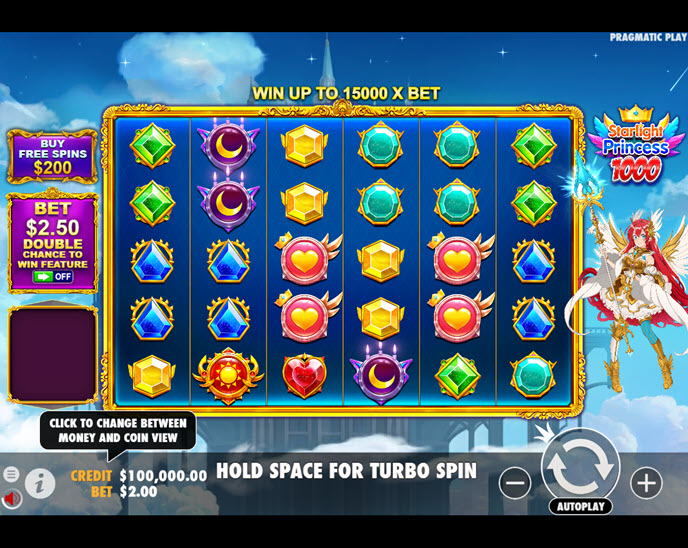The width and height of the screenshot is (688, 548).
Task: Open the Autoplay options
Action: coord(580,506)
